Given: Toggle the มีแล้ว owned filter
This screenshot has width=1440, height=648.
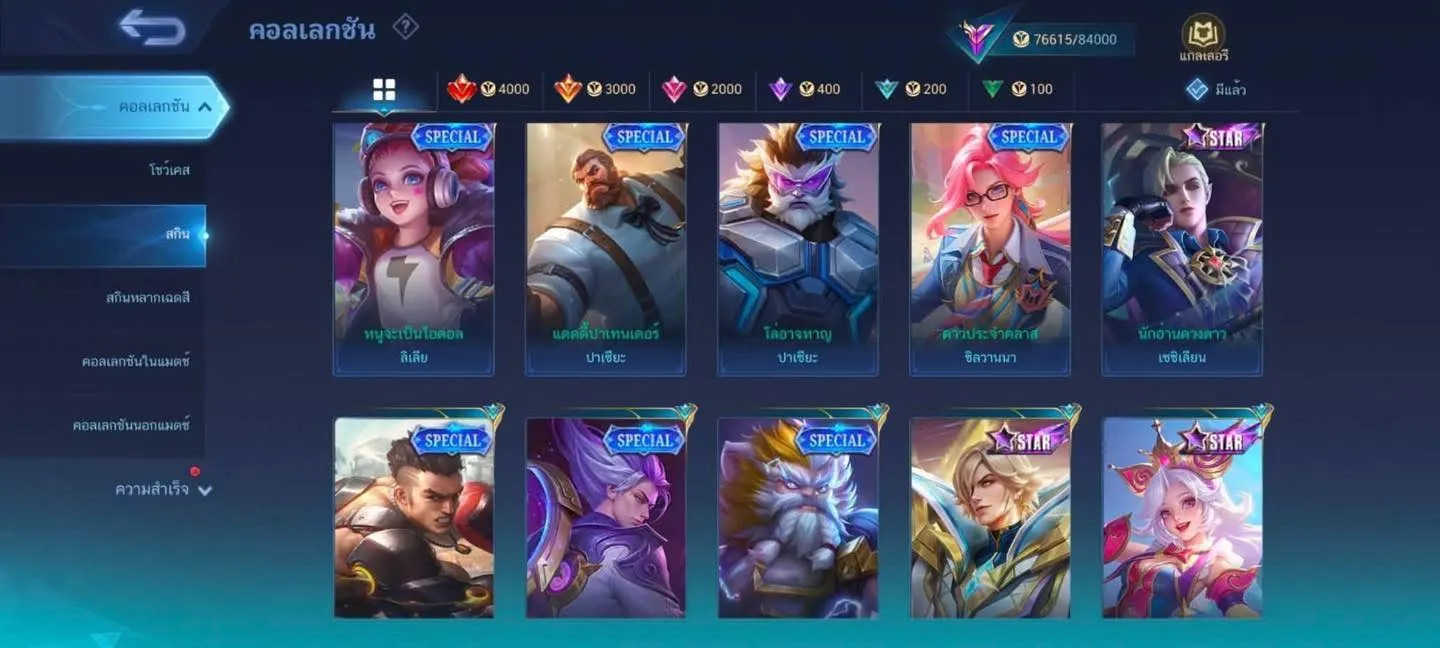Looking at the screenshot, I should (1215, 89).
